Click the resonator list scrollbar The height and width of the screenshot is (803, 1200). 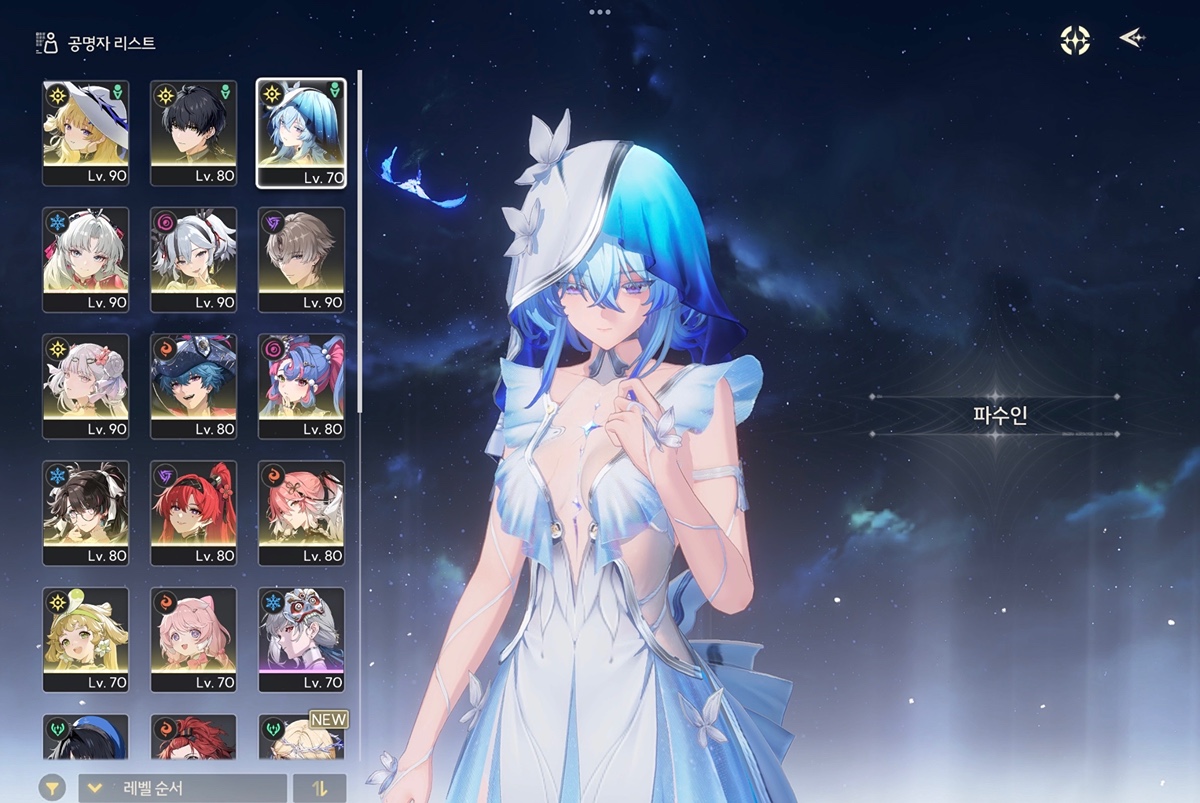pos(359,240)
